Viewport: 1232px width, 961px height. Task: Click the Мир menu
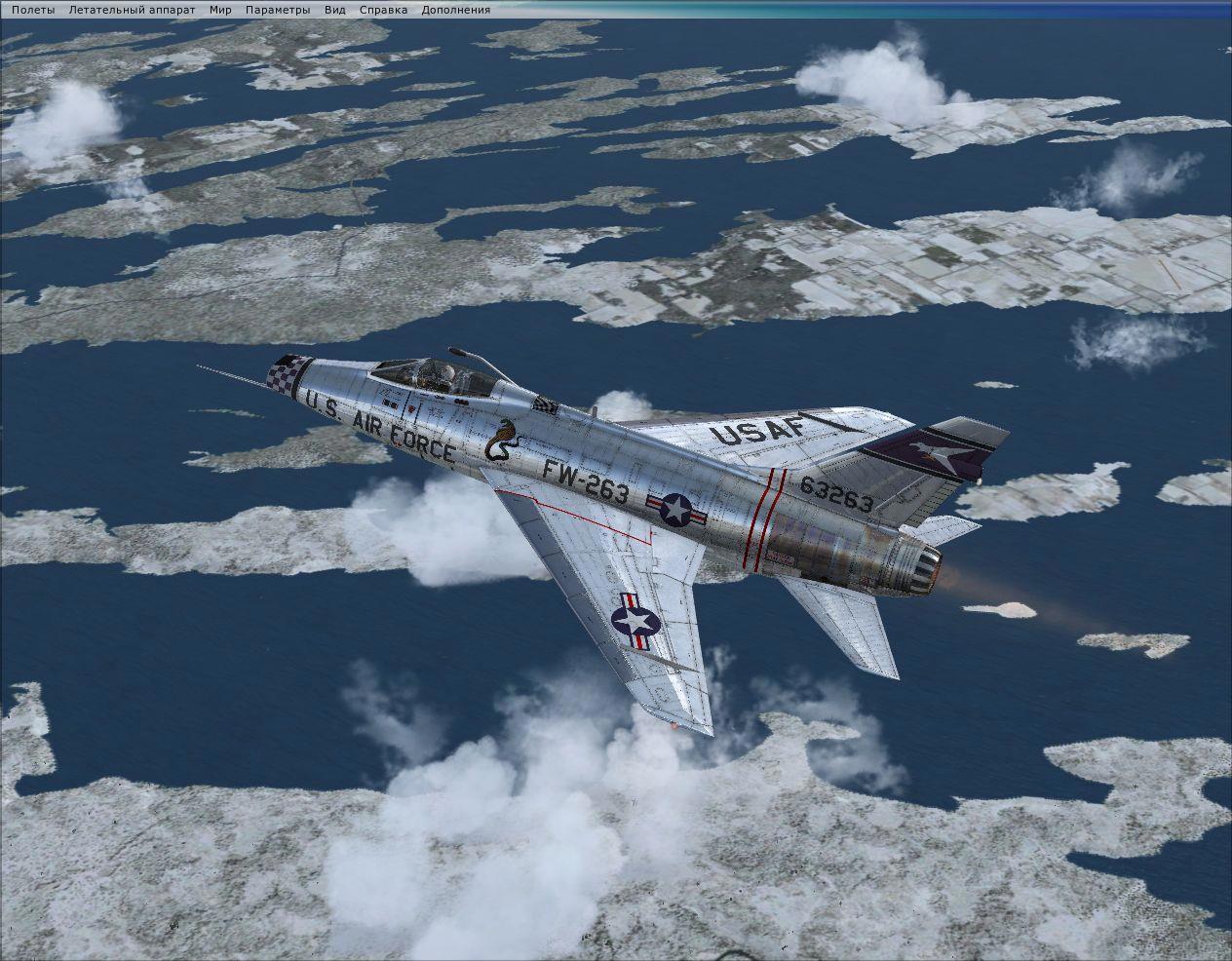click(x=220, y=10)
